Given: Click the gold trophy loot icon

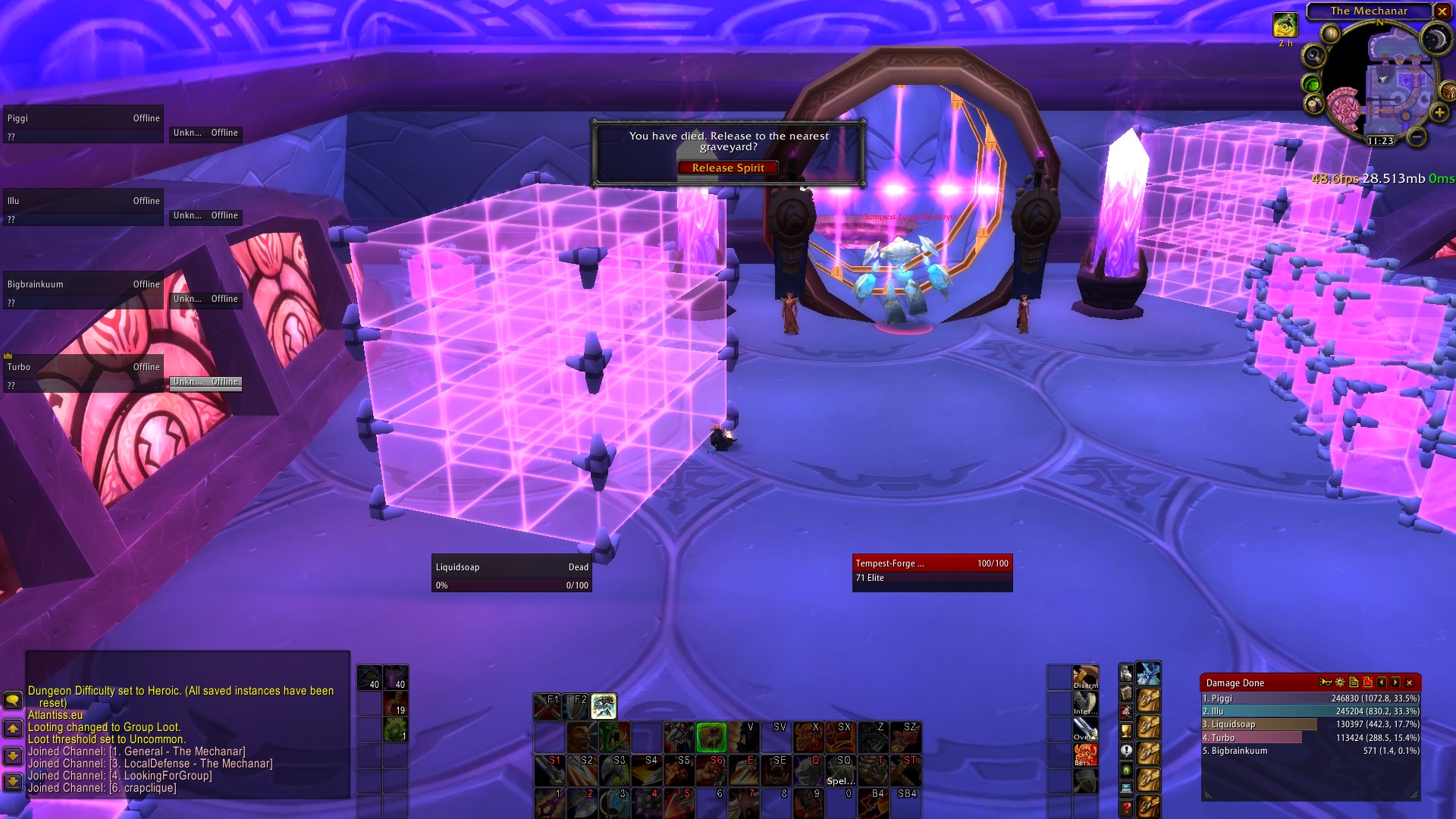Looking at the screenshot, I should click(1126, 730).
